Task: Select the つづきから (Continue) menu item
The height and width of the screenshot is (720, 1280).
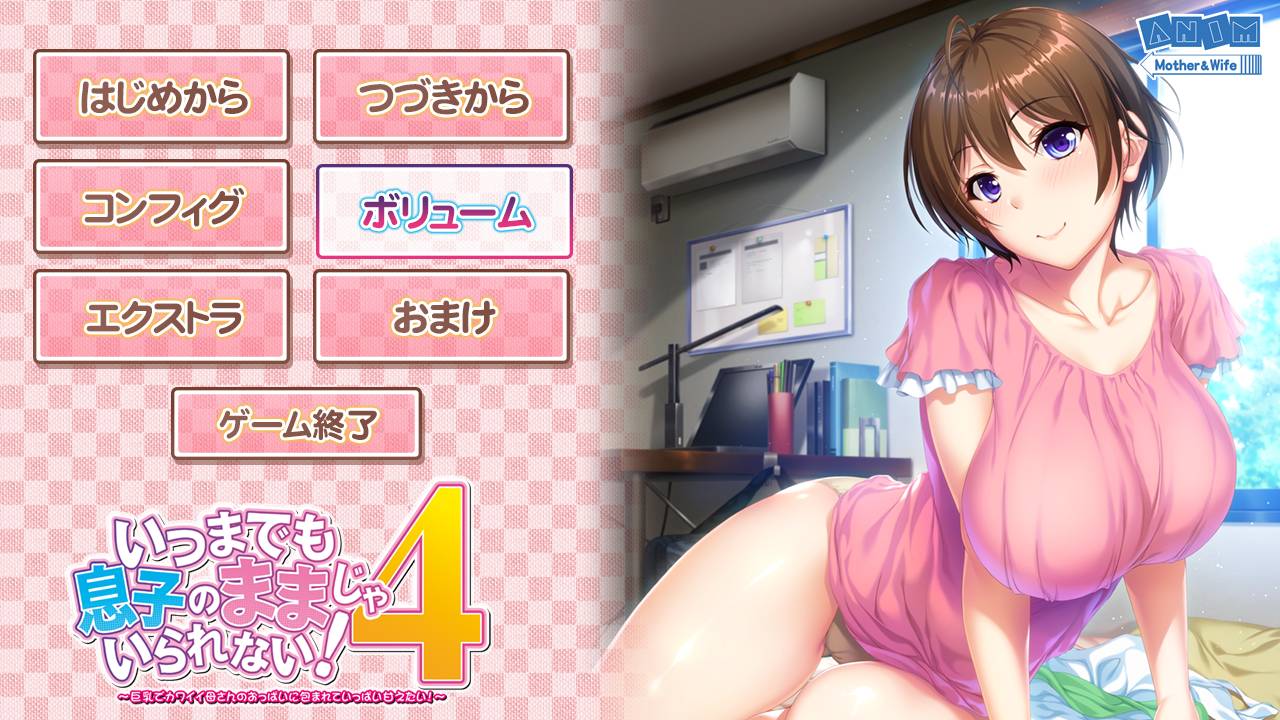Action: point(445,95)
